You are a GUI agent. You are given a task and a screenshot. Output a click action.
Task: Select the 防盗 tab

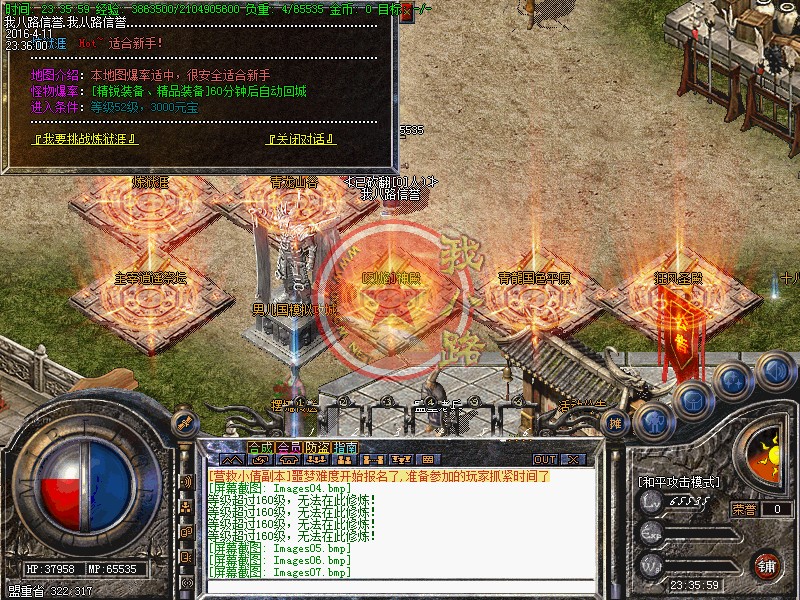coord(317,448)
